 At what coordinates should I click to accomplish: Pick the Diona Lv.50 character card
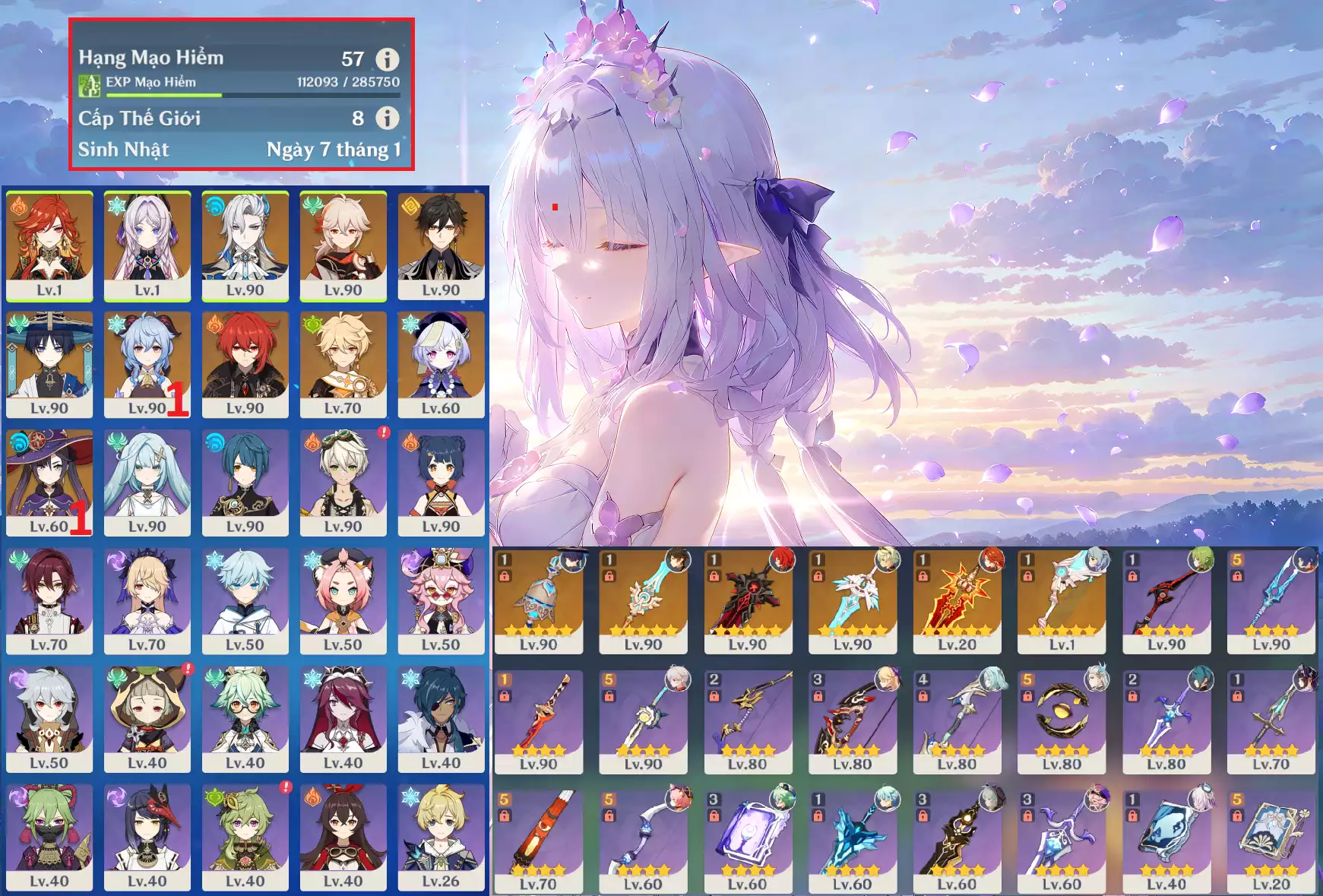pos(343,600)
